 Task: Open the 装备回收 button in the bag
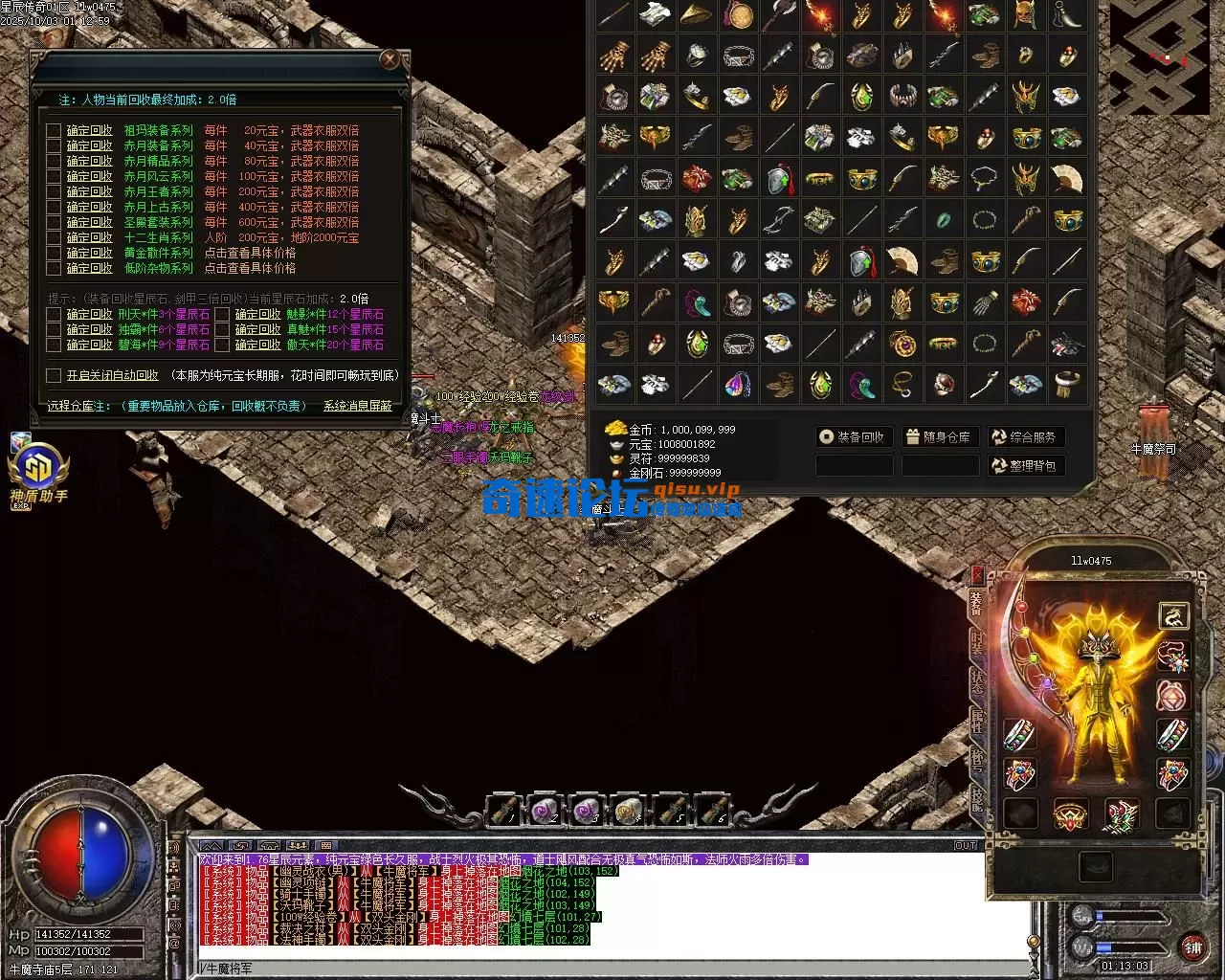[853, 437]
